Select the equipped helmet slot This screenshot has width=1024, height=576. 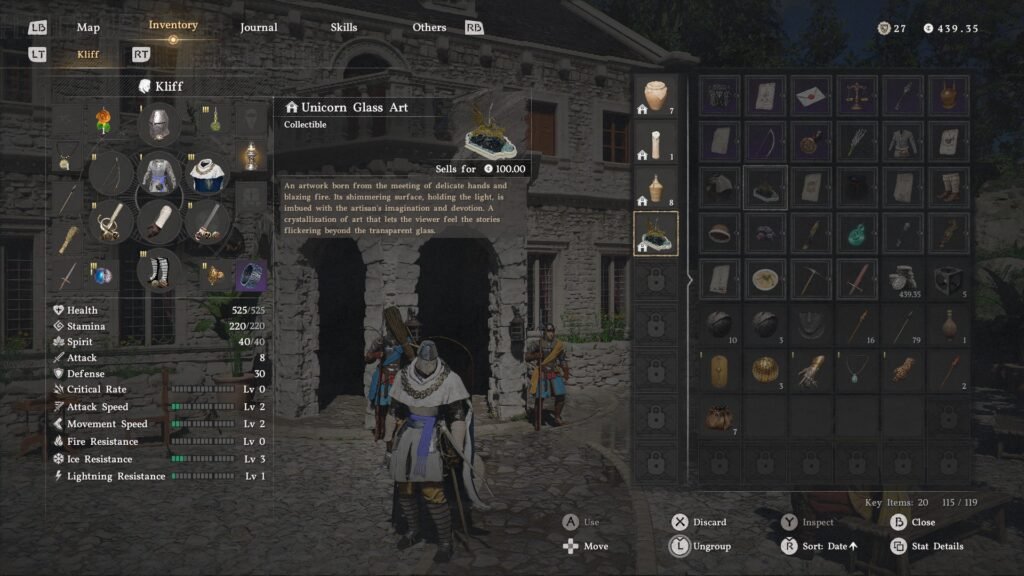pos(158,124)
